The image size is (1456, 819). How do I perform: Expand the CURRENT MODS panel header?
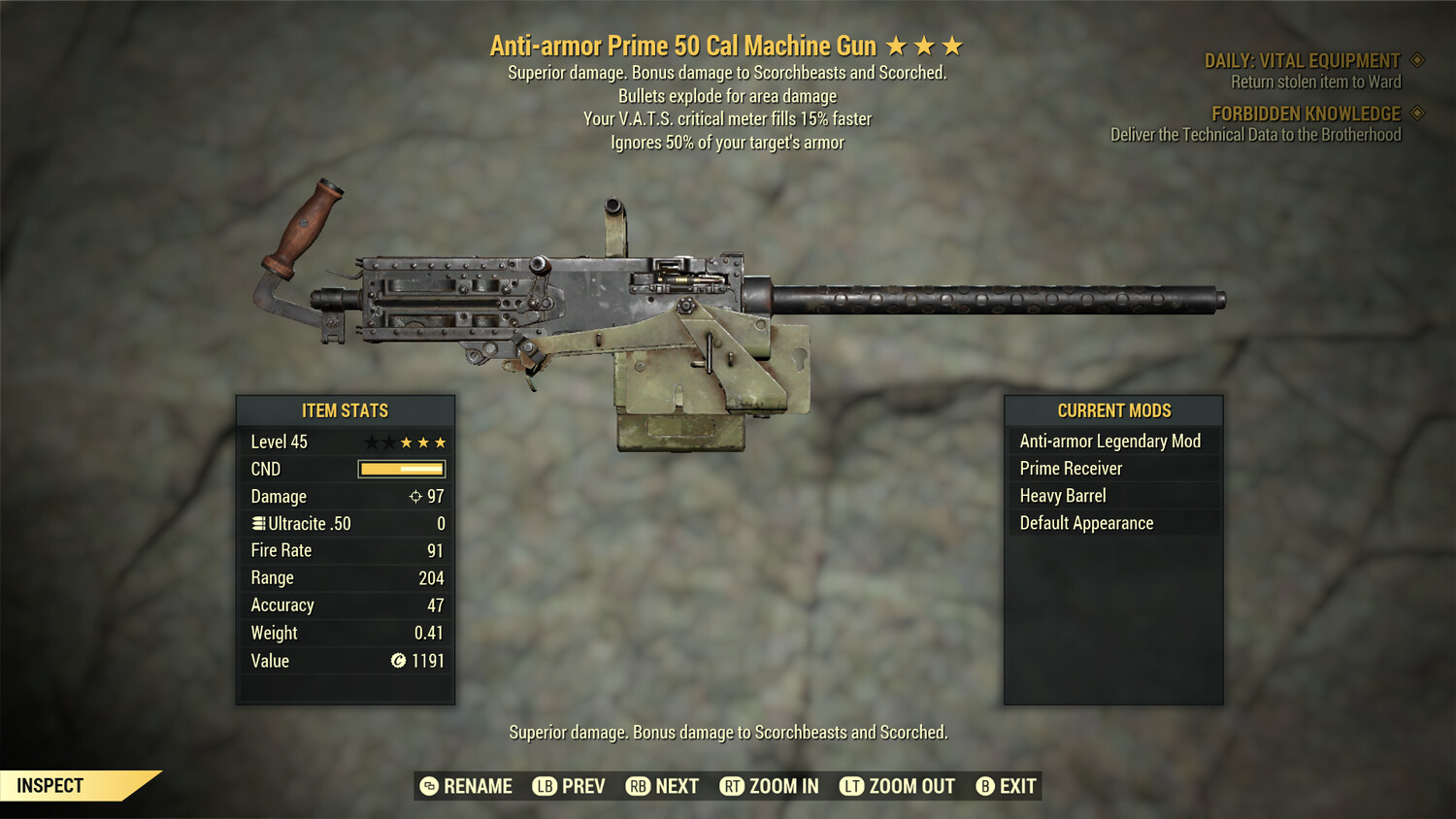pos(1112,410)
